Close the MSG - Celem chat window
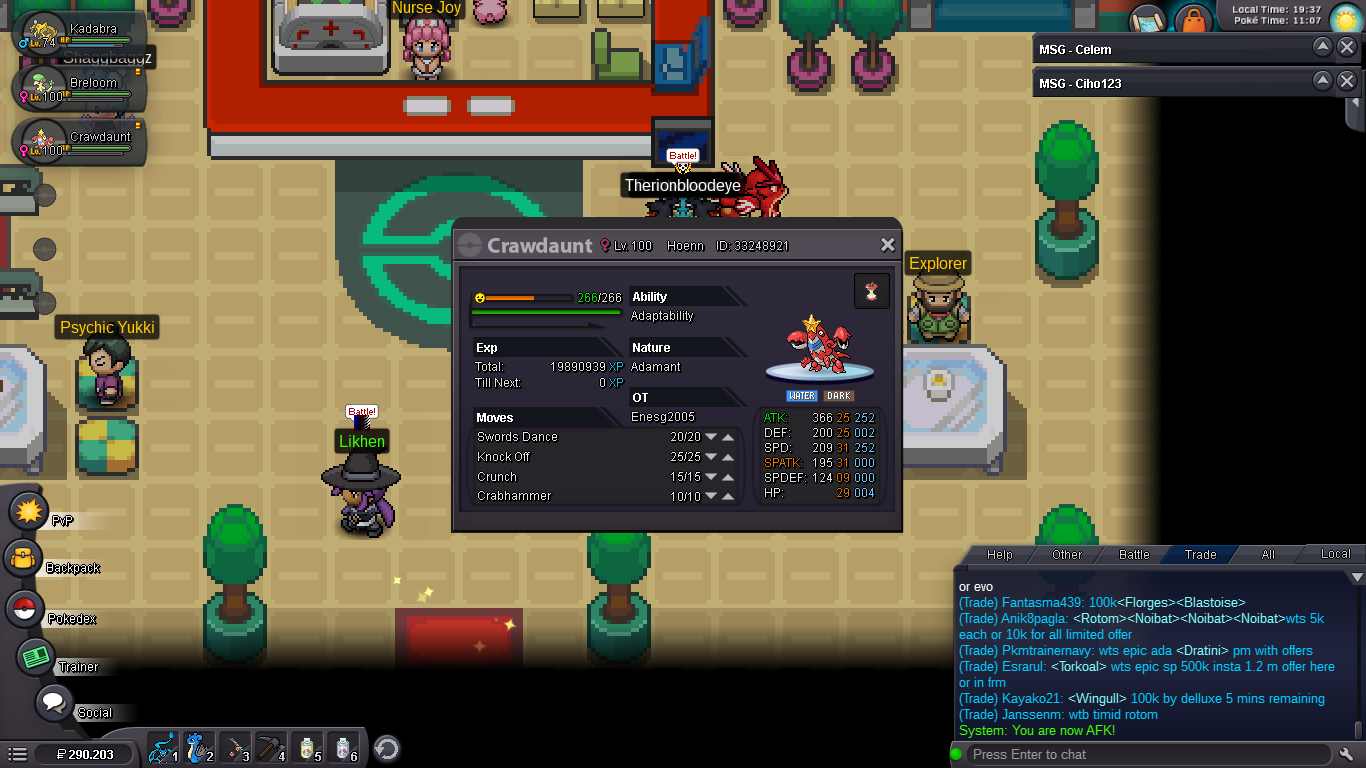 pos(1347,48)
